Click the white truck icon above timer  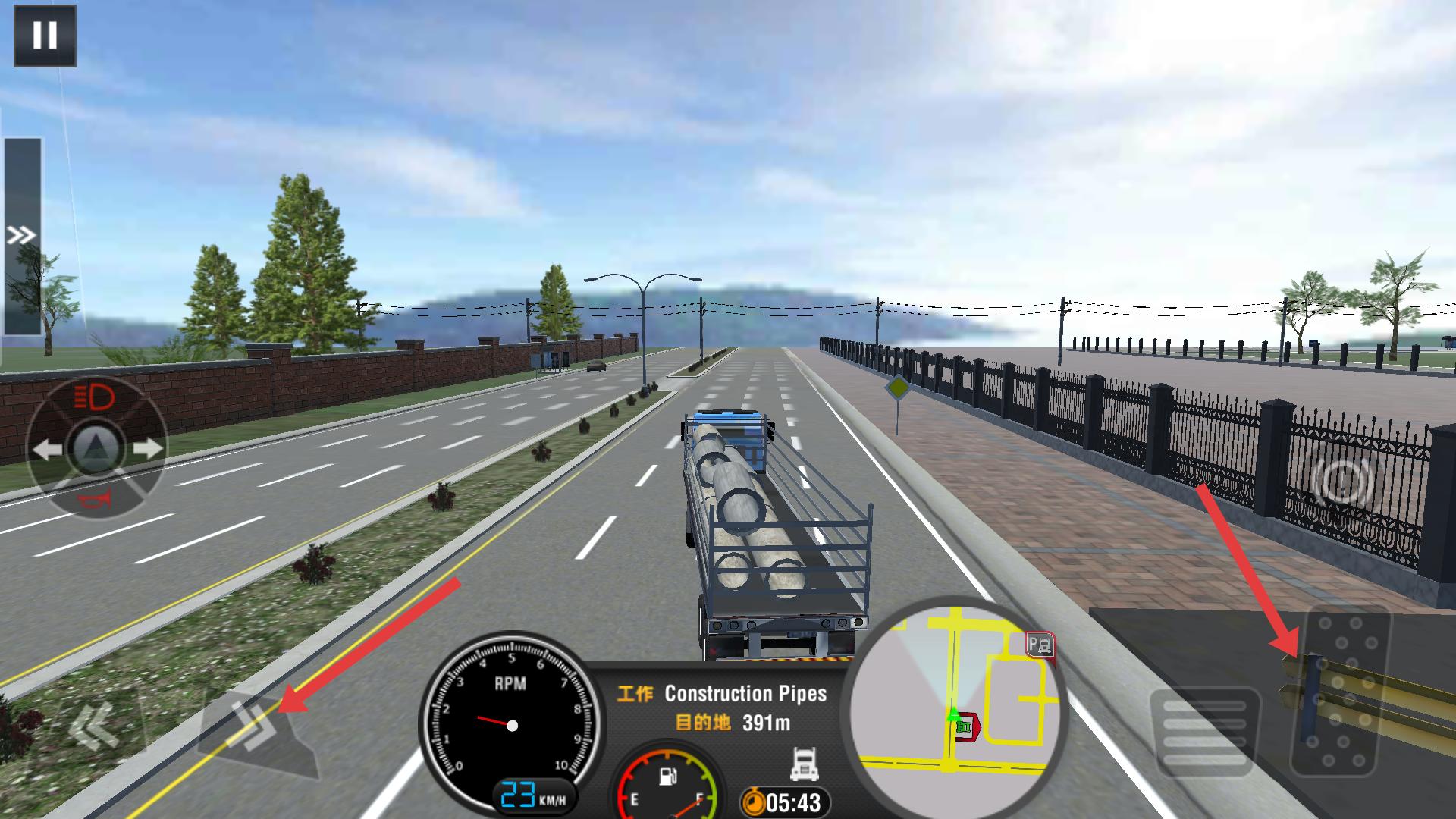point(804,763)
